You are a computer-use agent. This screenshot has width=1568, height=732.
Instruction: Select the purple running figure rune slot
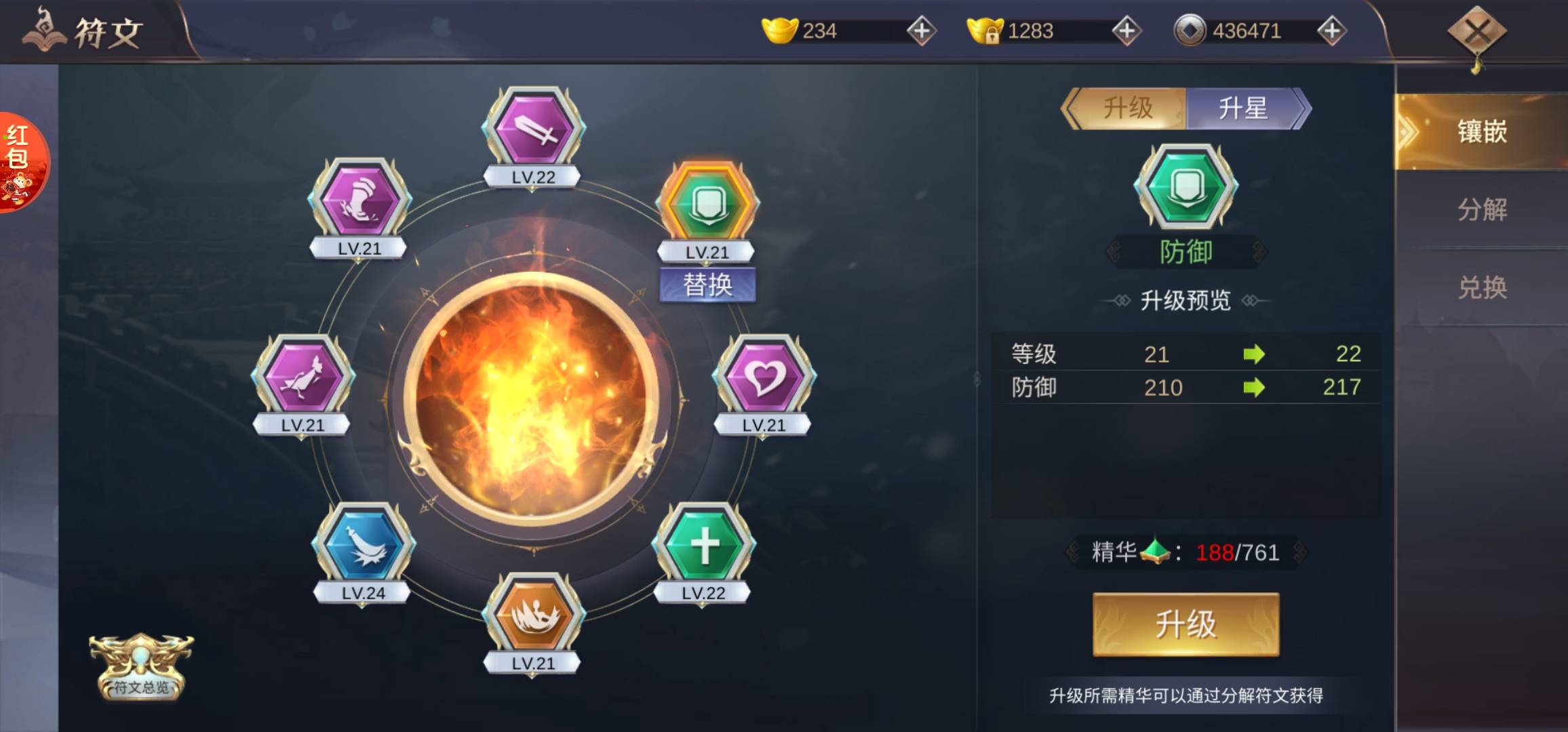click(x=302, y=377)
